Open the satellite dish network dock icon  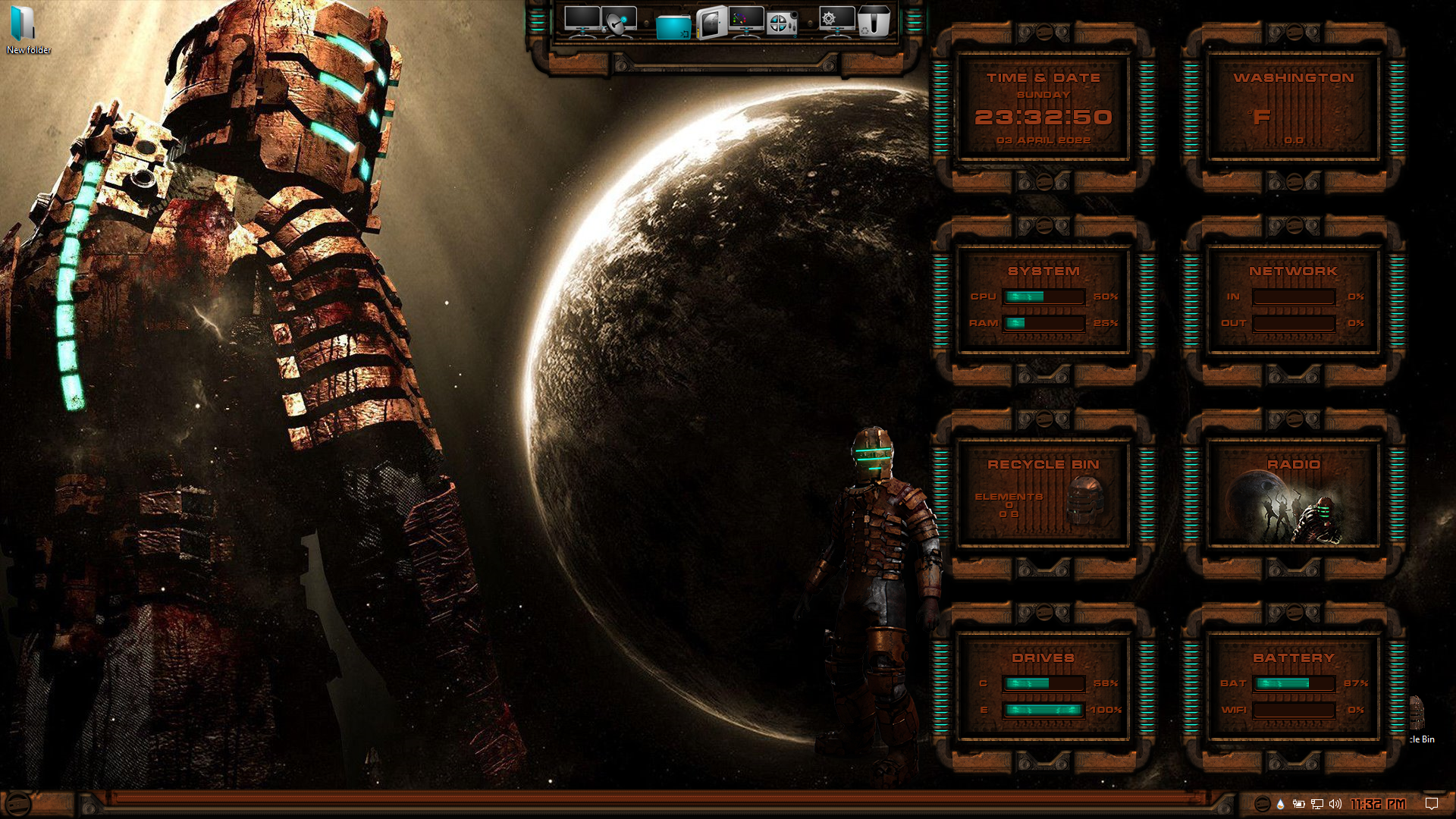[619, 22]
